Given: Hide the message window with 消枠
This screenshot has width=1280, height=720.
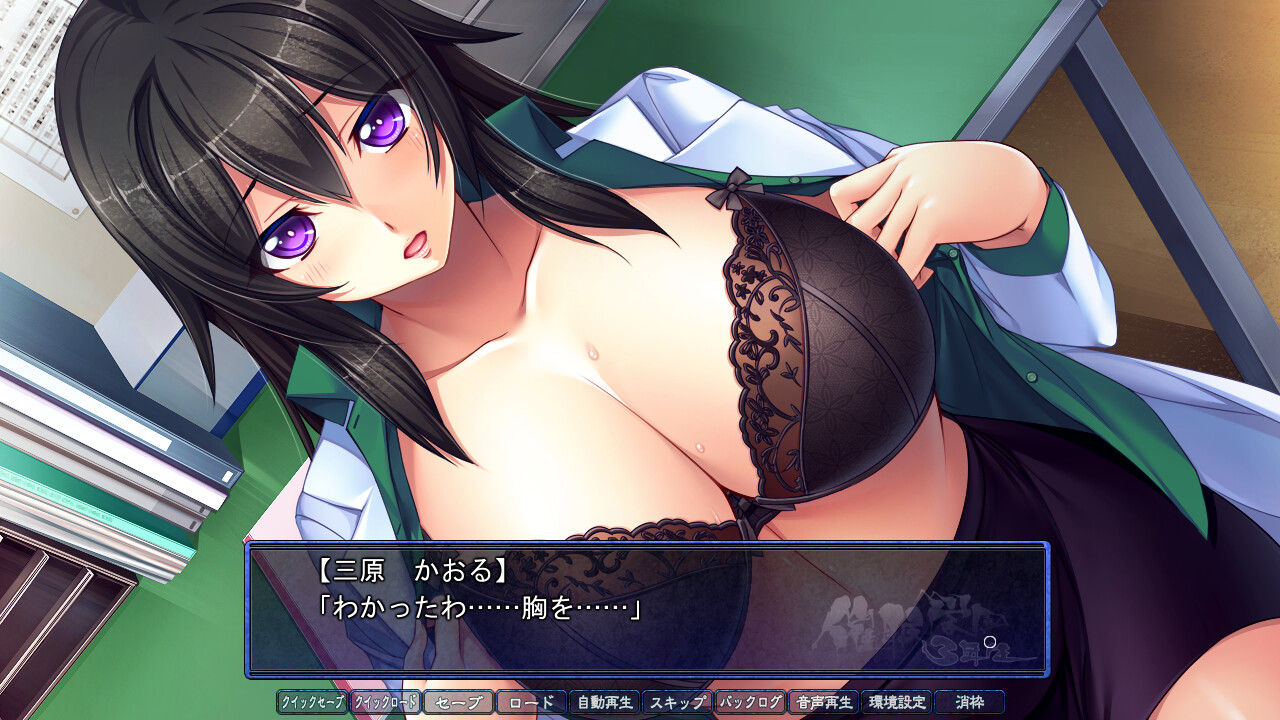Looking at the screenshot, I should point(969,702).
